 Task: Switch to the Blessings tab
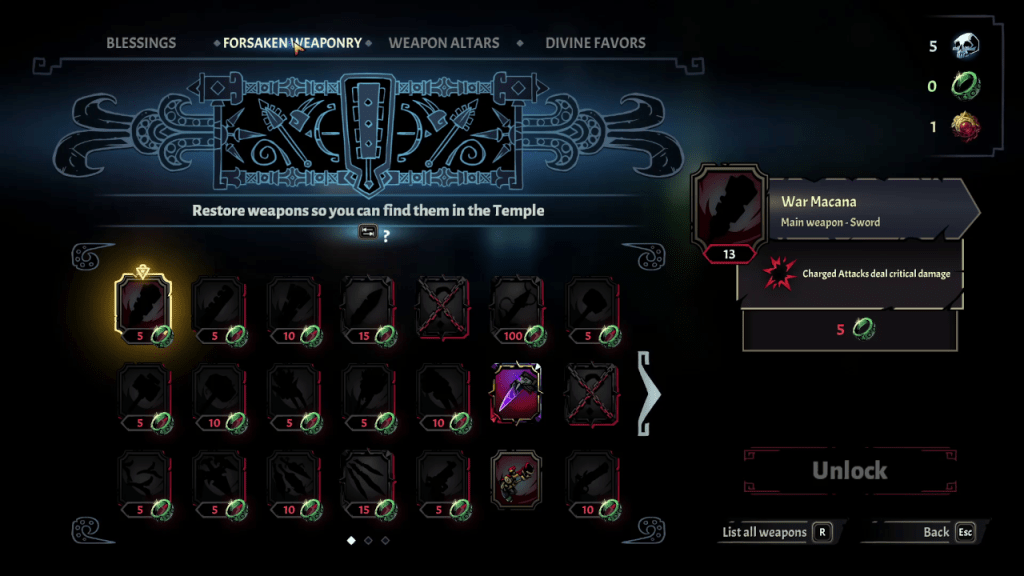(x=141, y=43)
